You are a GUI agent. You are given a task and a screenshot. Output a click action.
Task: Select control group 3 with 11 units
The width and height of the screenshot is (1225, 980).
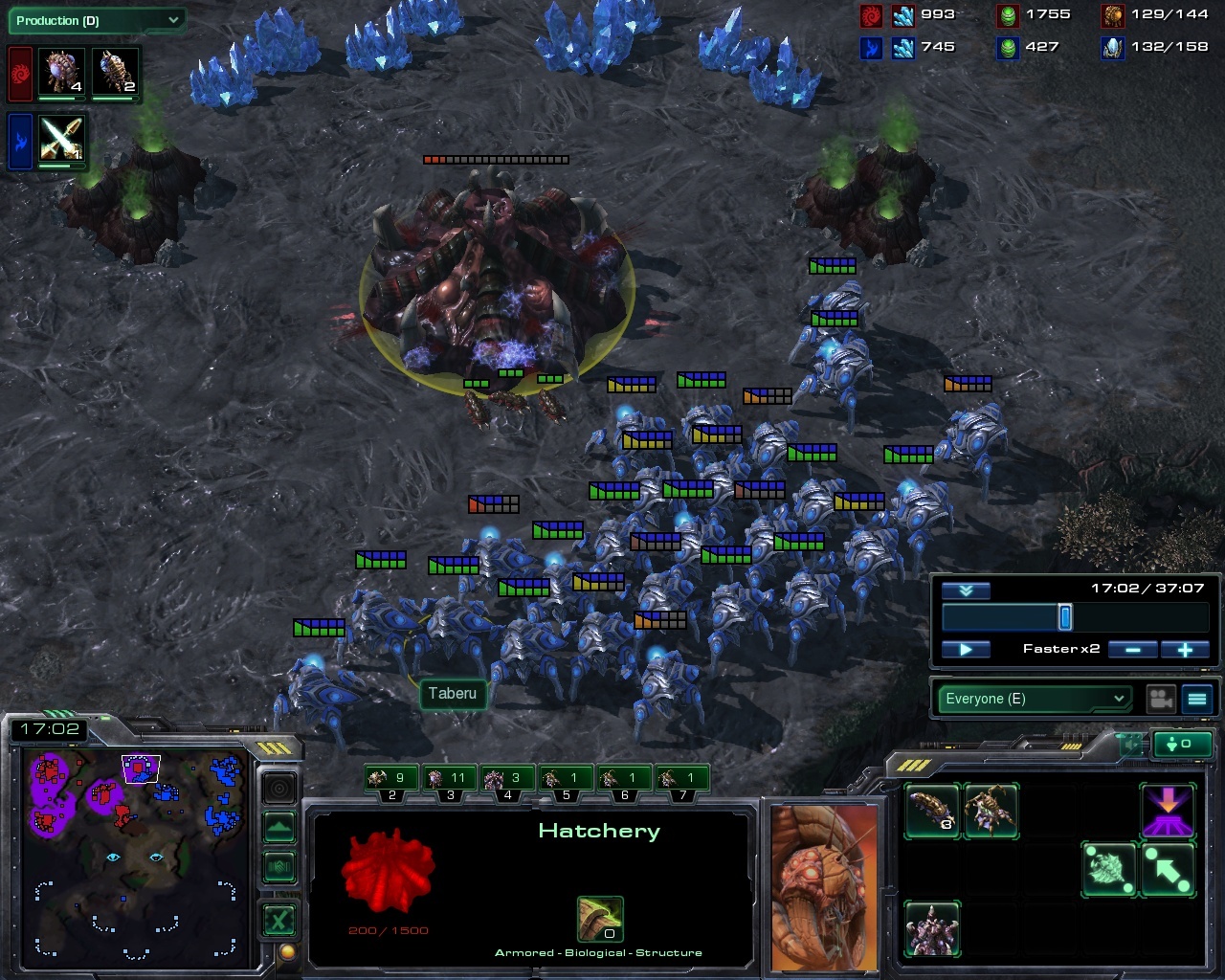[450, 779]
